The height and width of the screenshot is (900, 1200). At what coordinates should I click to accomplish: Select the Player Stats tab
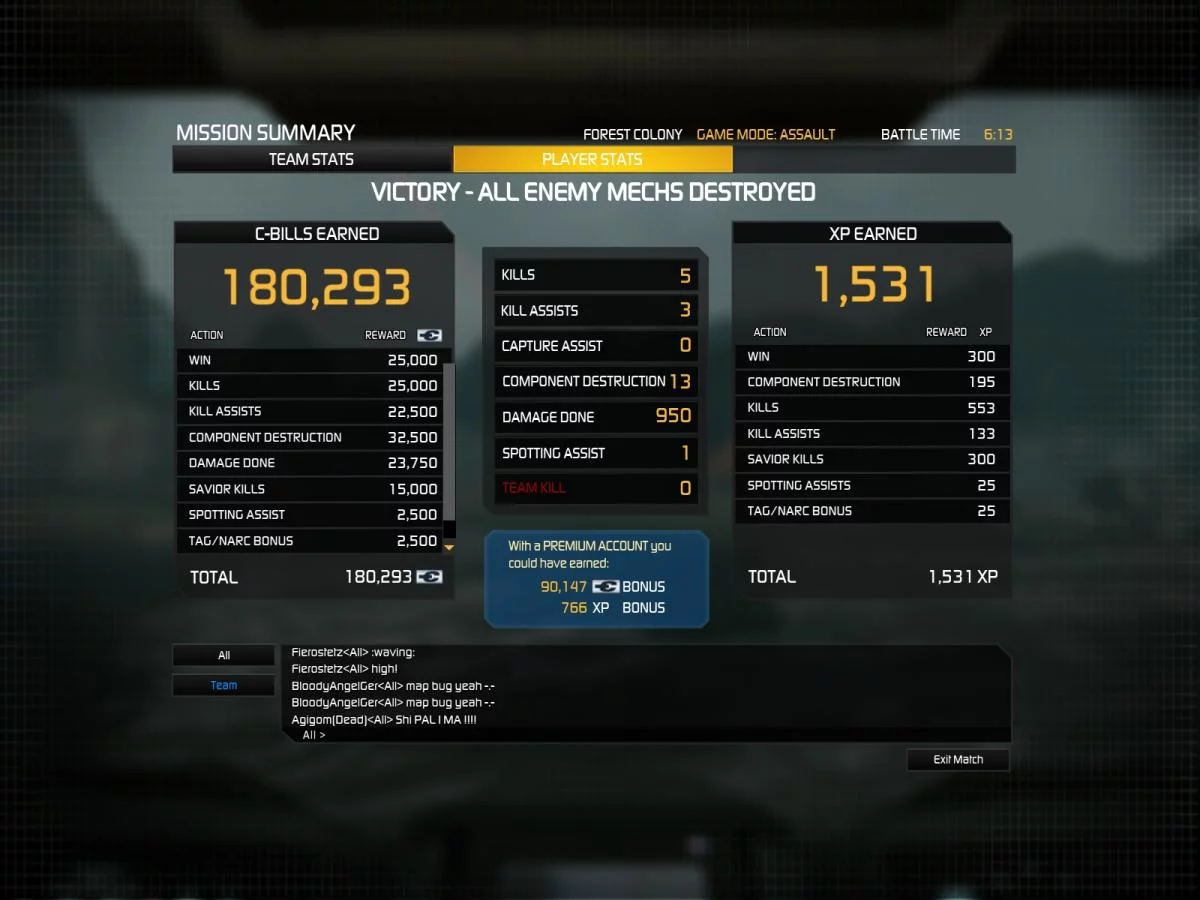pos(592,159)
